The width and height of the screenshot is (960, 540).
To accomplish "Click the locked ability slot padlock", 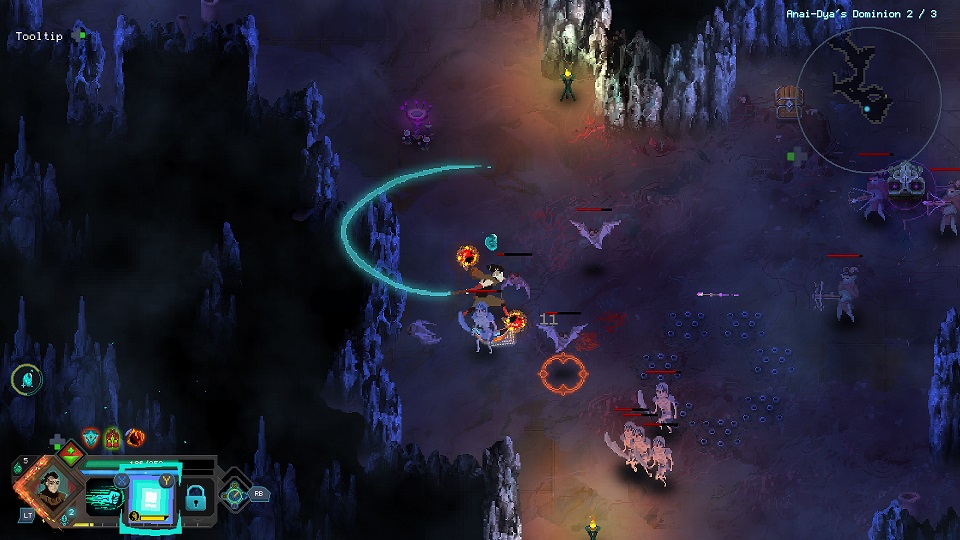I will click(x=196, y=497).
